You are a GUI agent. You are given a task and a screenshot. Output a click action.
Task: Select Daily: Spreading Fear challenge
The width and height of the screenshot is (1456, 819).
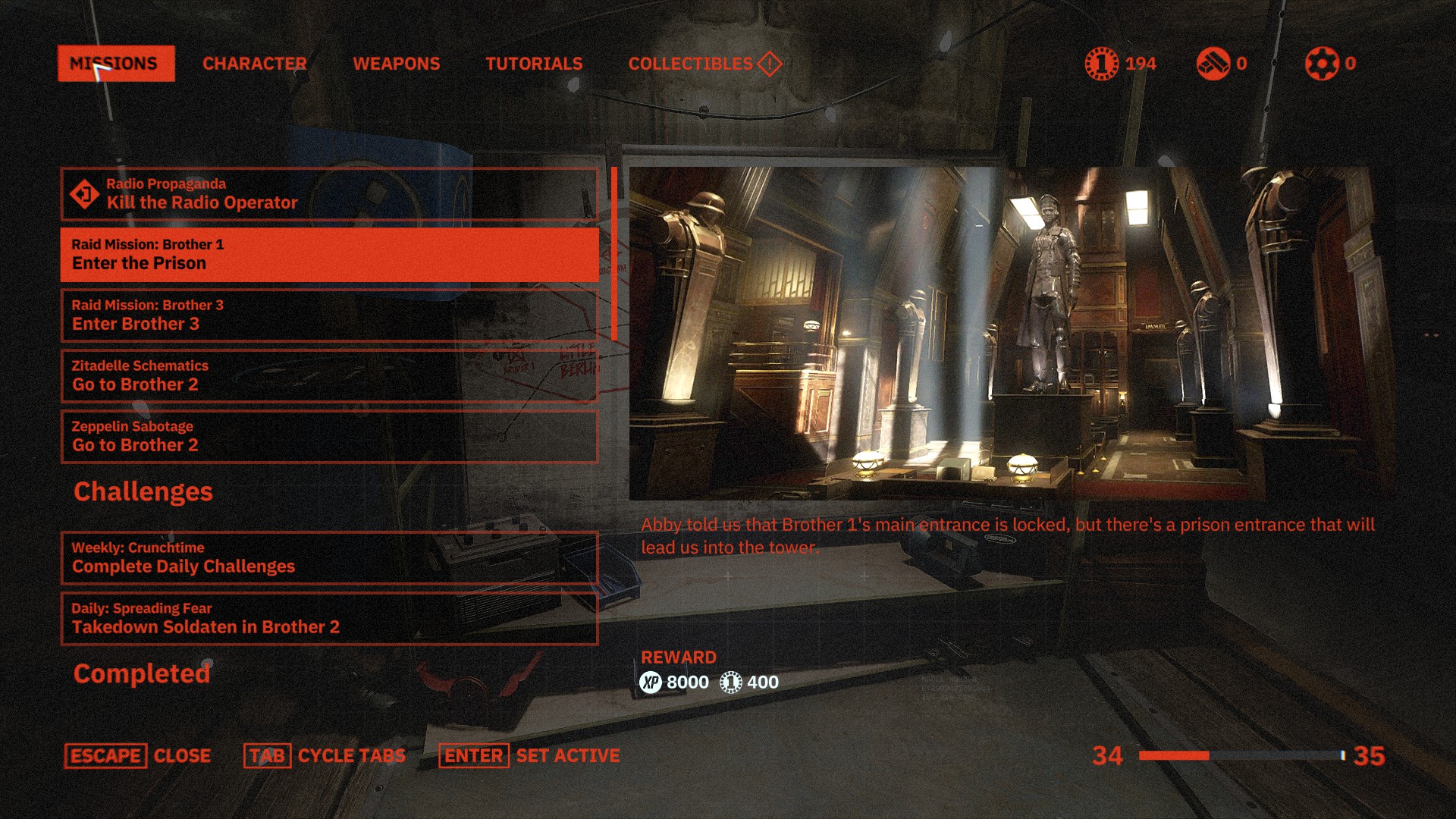pos(329,619)
